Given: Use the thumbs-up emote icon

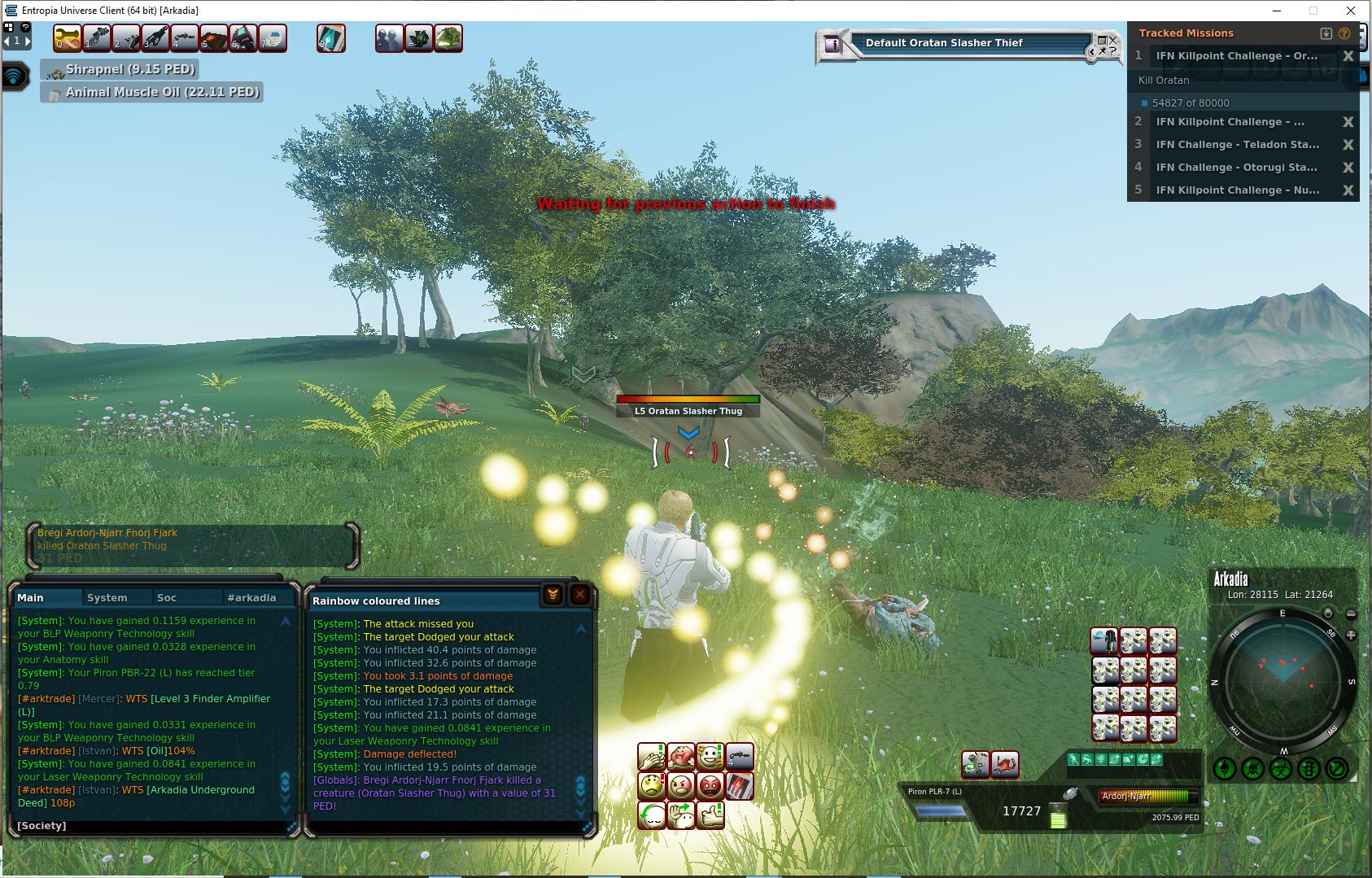Looking at the screenshot, I should pyautogui.click(x=710, y=815).
